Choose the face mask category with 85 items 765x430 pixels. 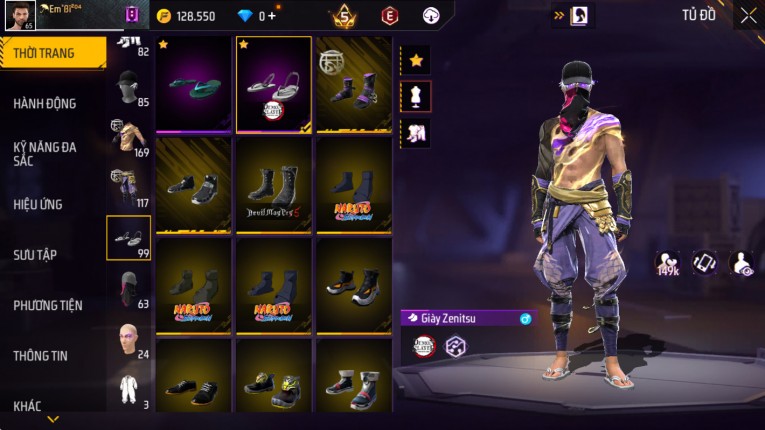127,89
